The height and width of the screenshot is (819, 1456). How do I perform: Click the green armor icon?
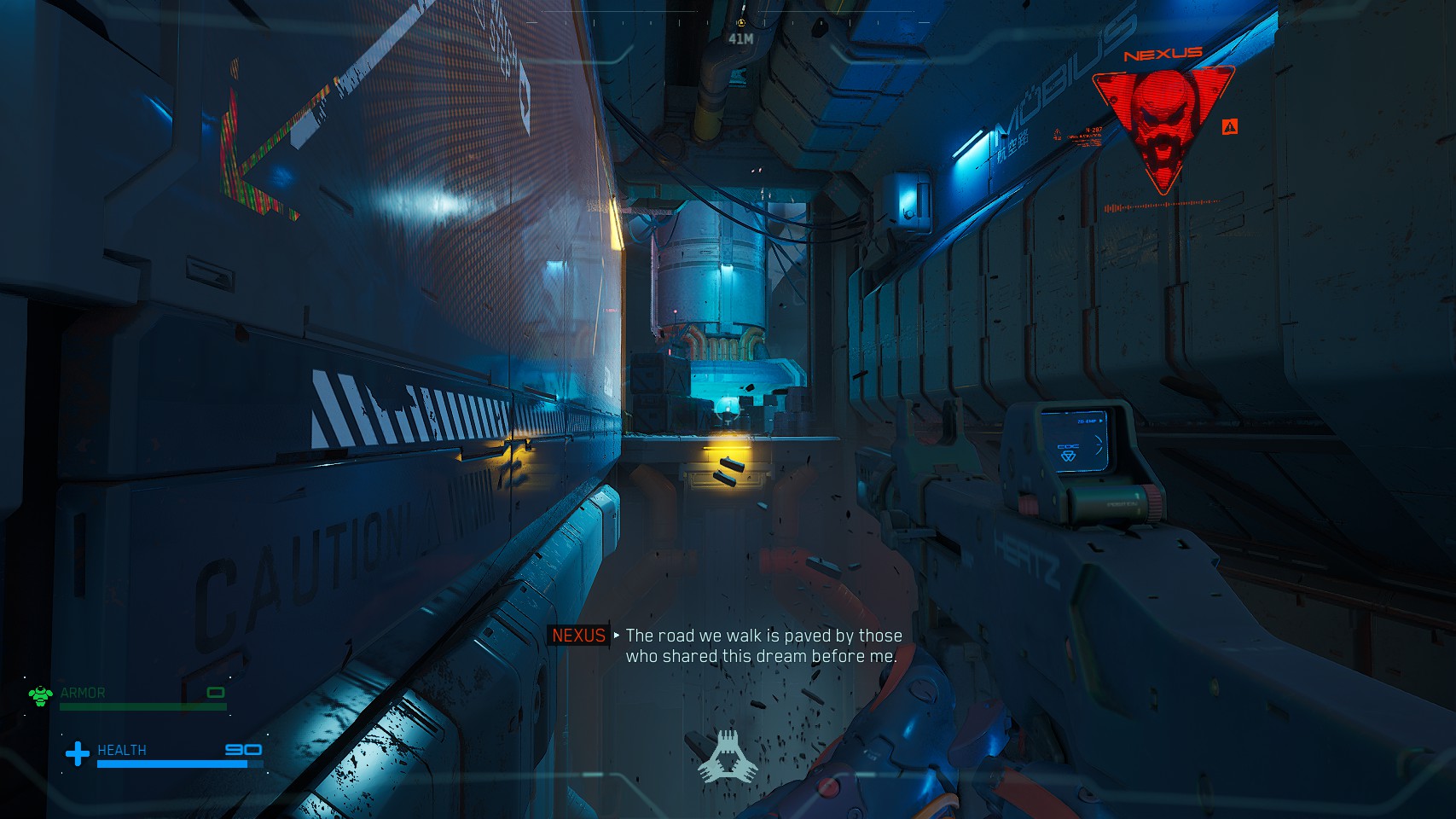pos(40,695)
